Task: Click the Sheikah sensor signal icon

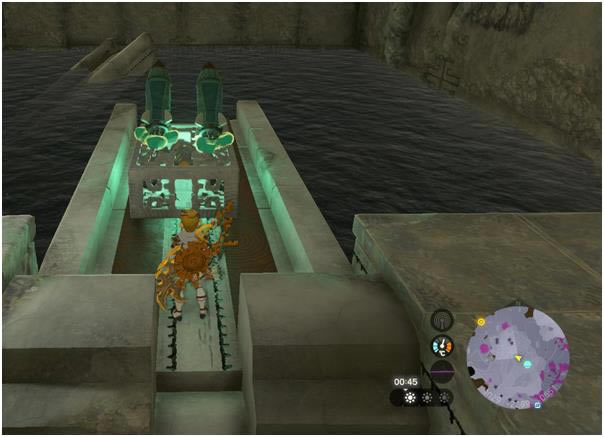Action: 441,320
